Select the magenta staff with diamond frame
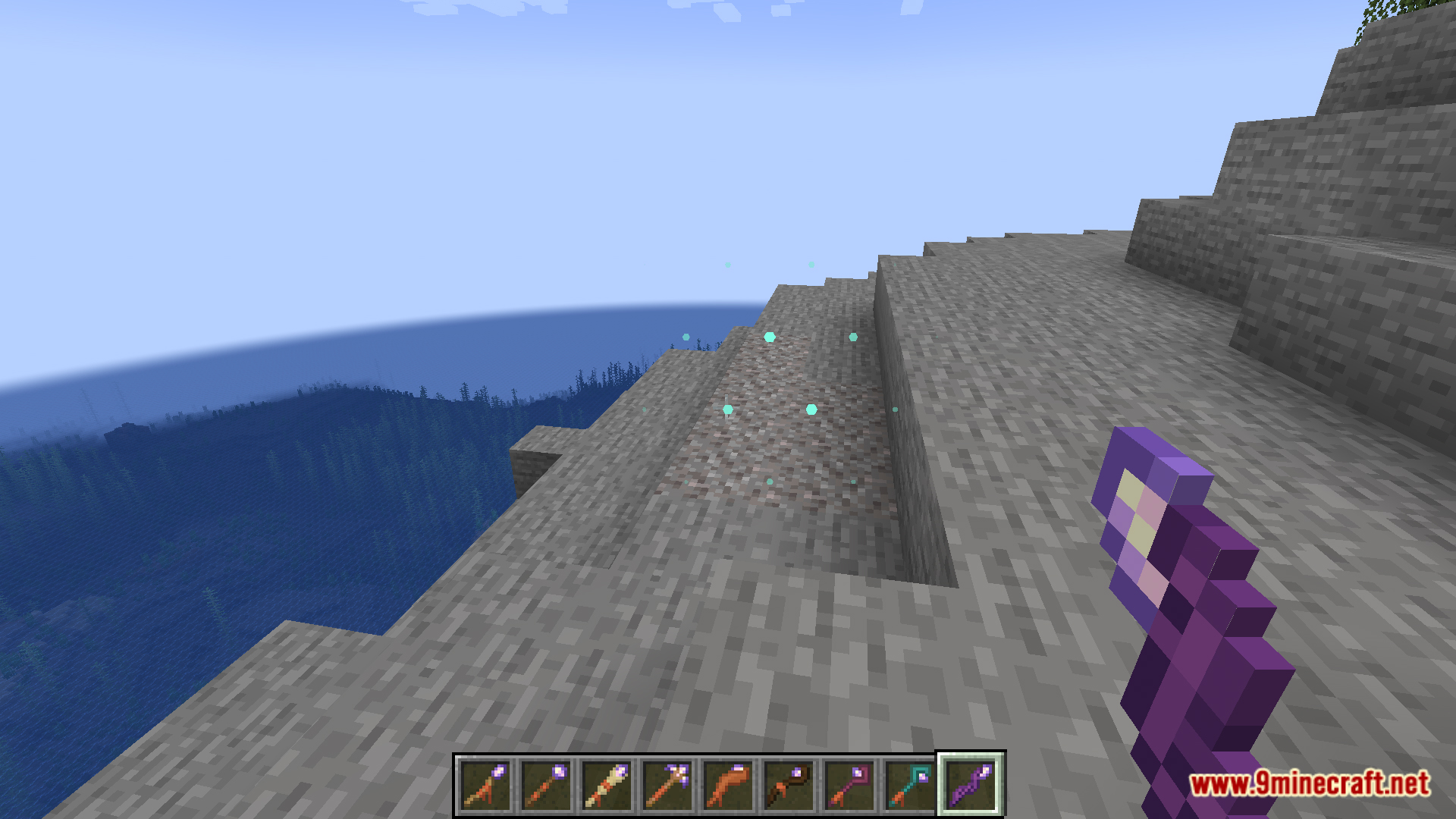Screen dimensions: 1456x819 pyautogui.click(x=849, y=785)
